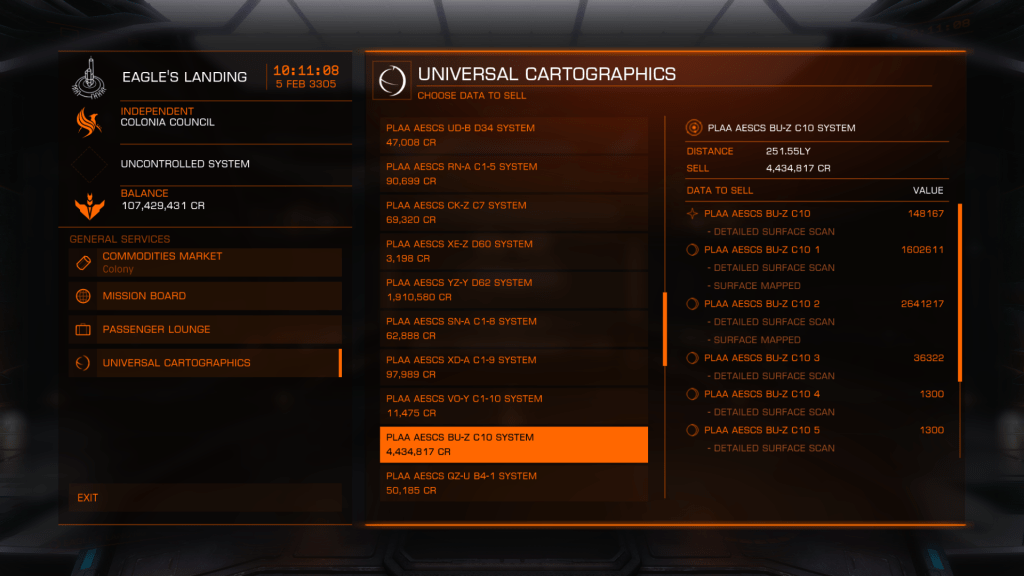This screenshot has height=576, width=1024.
Task: Choose the PLAA AESCS VO-Y C1-10 system
Action: point(513,406)
